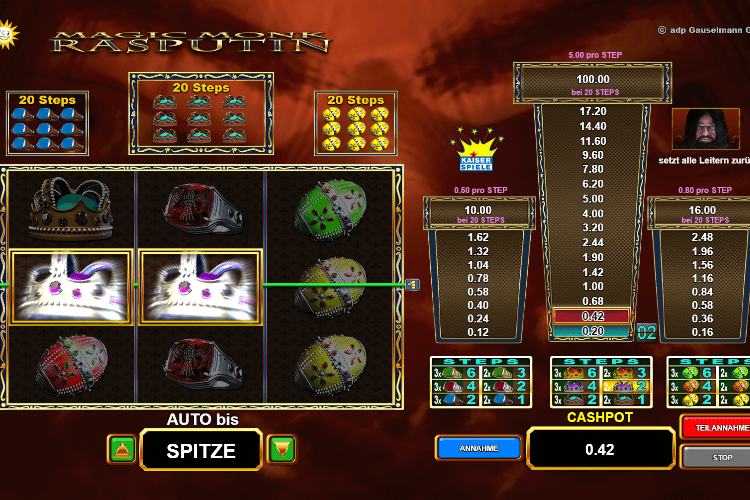
Task: Raise the AUTO bis value with the up arrow
Action: pyautogui.click(x=122, y=450)
